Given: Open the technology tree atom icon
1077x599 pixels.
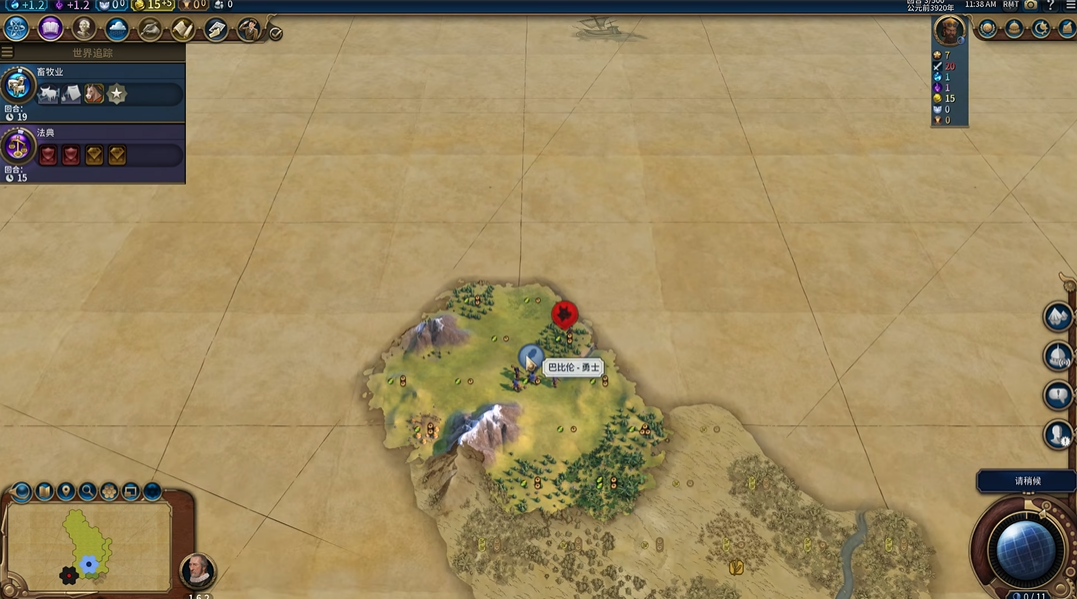Looking at the screenshot, I should 16,28.
